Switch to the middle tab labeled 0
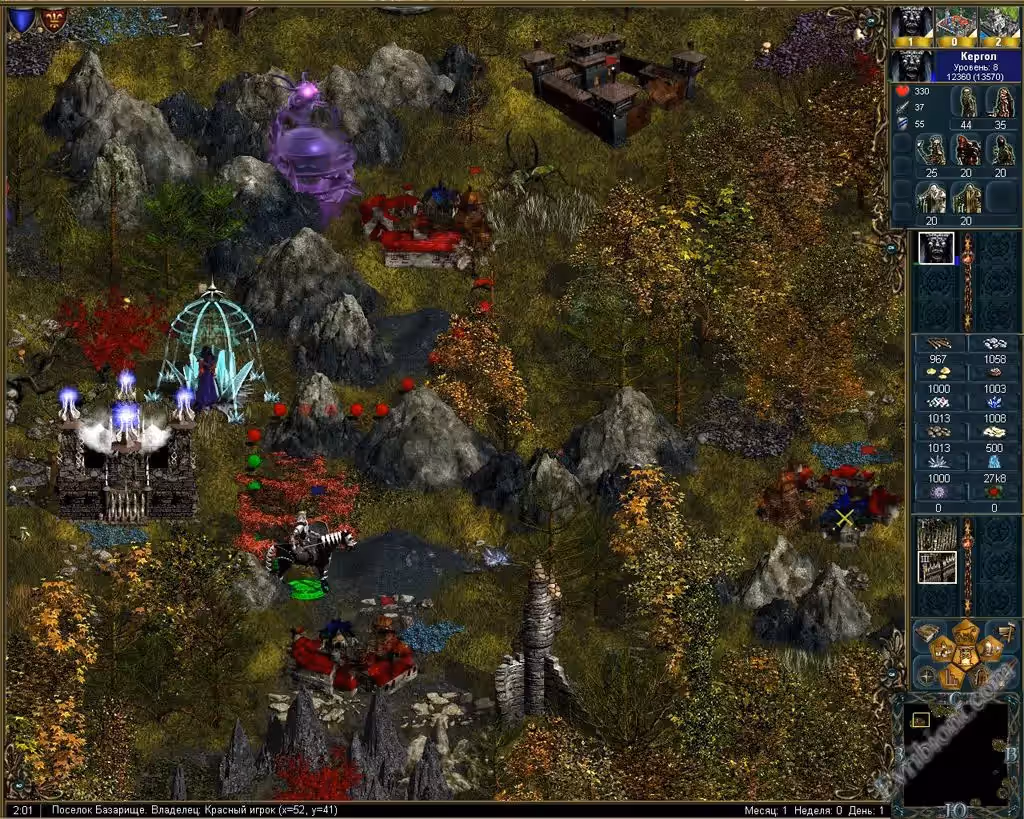Screen dimensions: 1024x819 click(955, 23)
